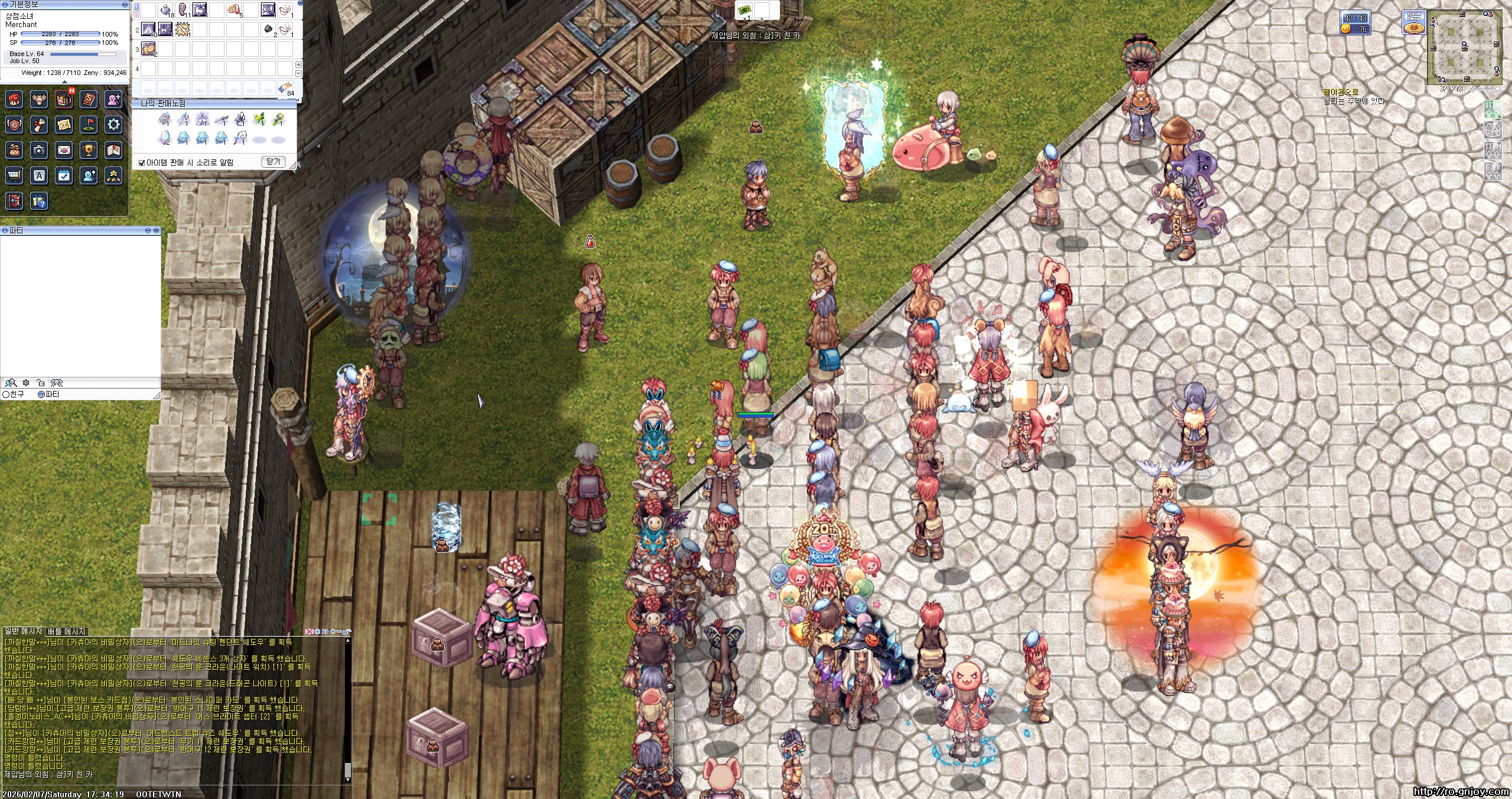Image resolution: width=1512 pixels, height=799 pixels.
Task: Click the party settings gear icon
Action: point(26,383)
